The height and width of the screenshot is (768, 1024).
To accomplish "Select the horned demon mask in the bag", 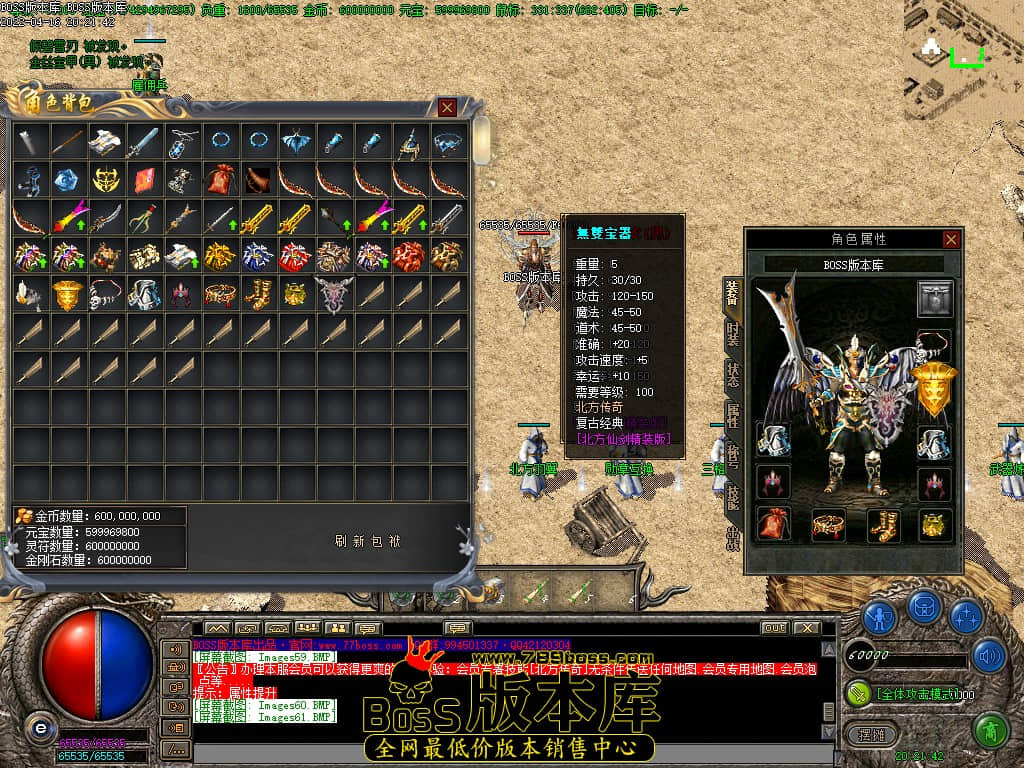I will (335, 294).
